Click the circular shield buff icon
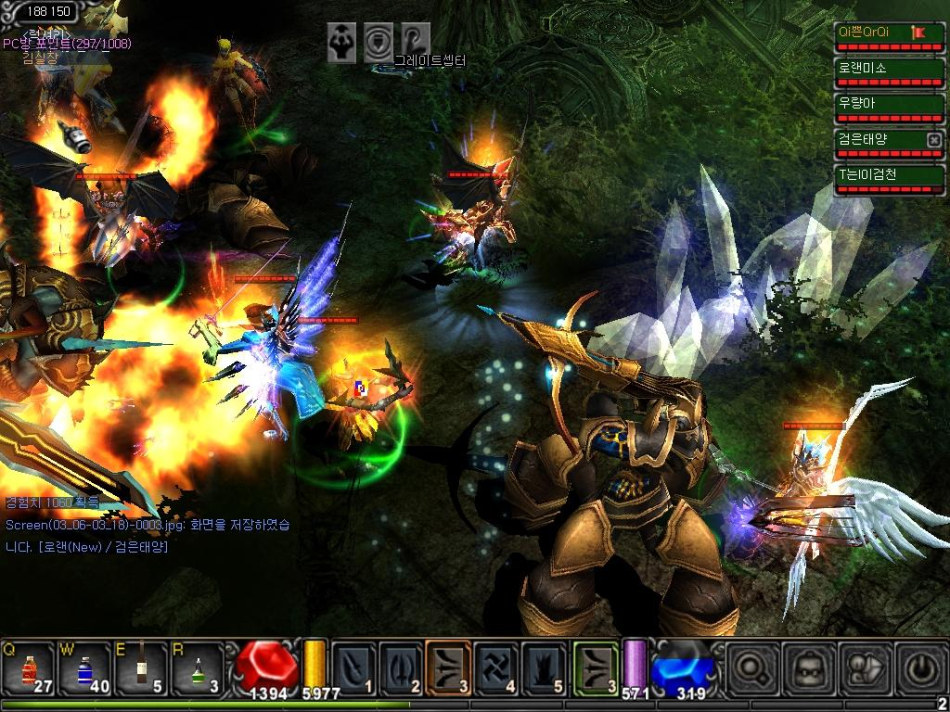The height and width of the screenshot is (712, 950). [x=378, y=42]
